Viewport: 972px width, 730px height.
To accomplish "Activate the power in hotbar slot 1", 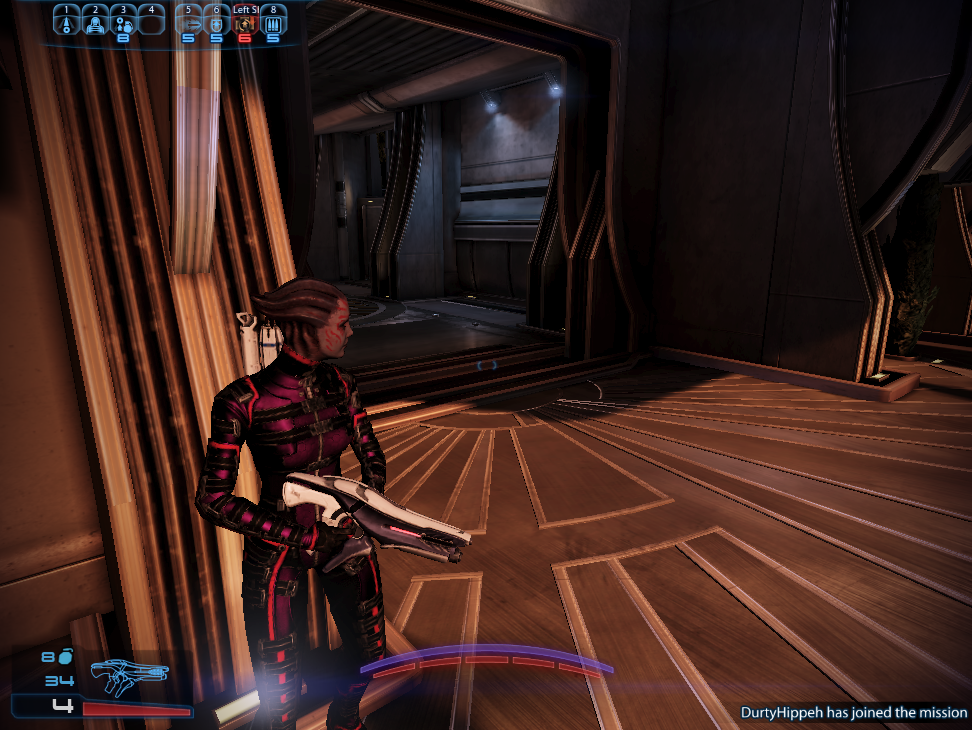I will click(66, 22).
